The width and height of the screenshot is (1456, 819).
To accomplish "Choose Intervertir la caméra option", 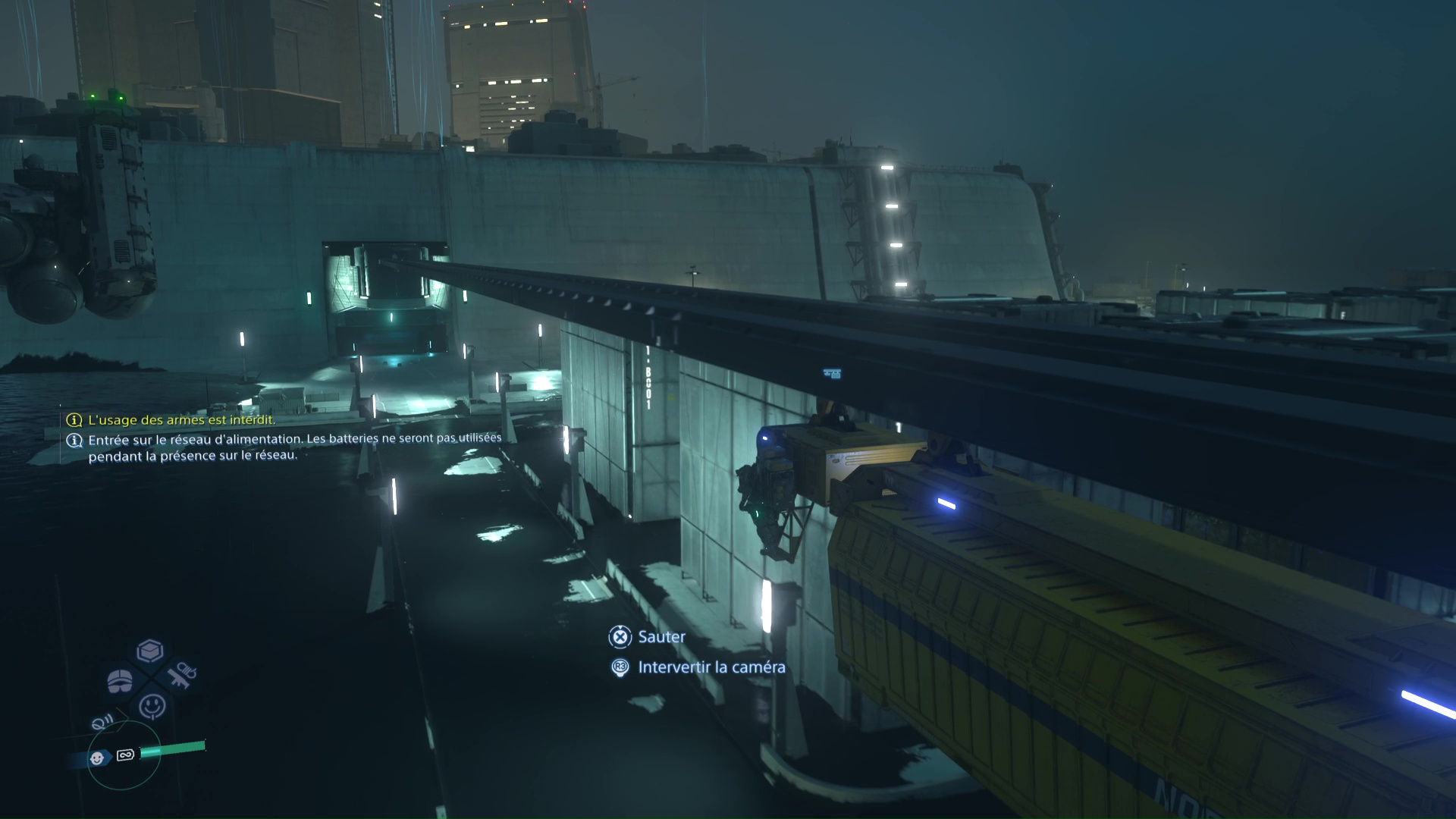I will pos(710,668).
